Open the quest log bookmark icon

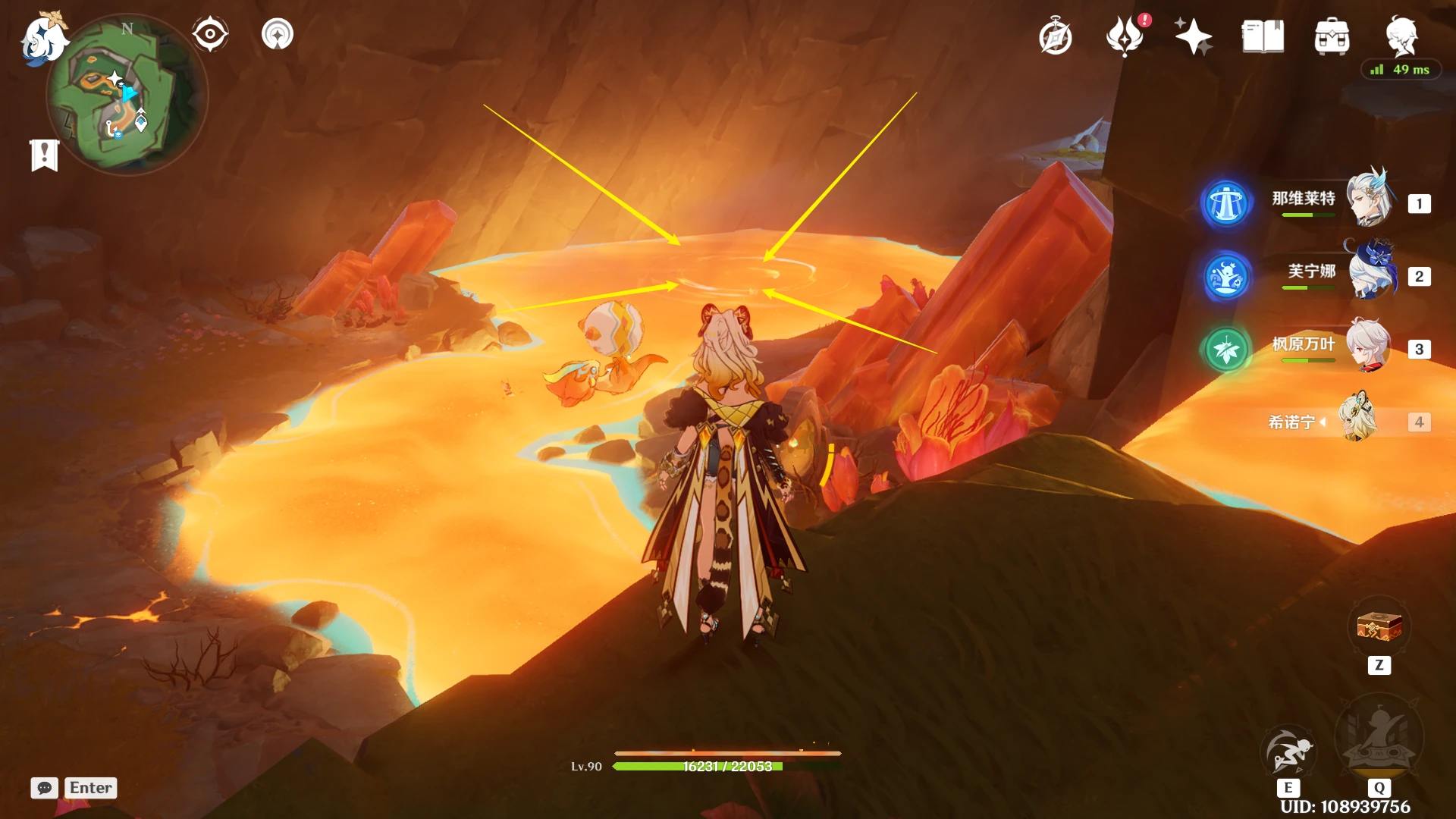click(45, 155)
